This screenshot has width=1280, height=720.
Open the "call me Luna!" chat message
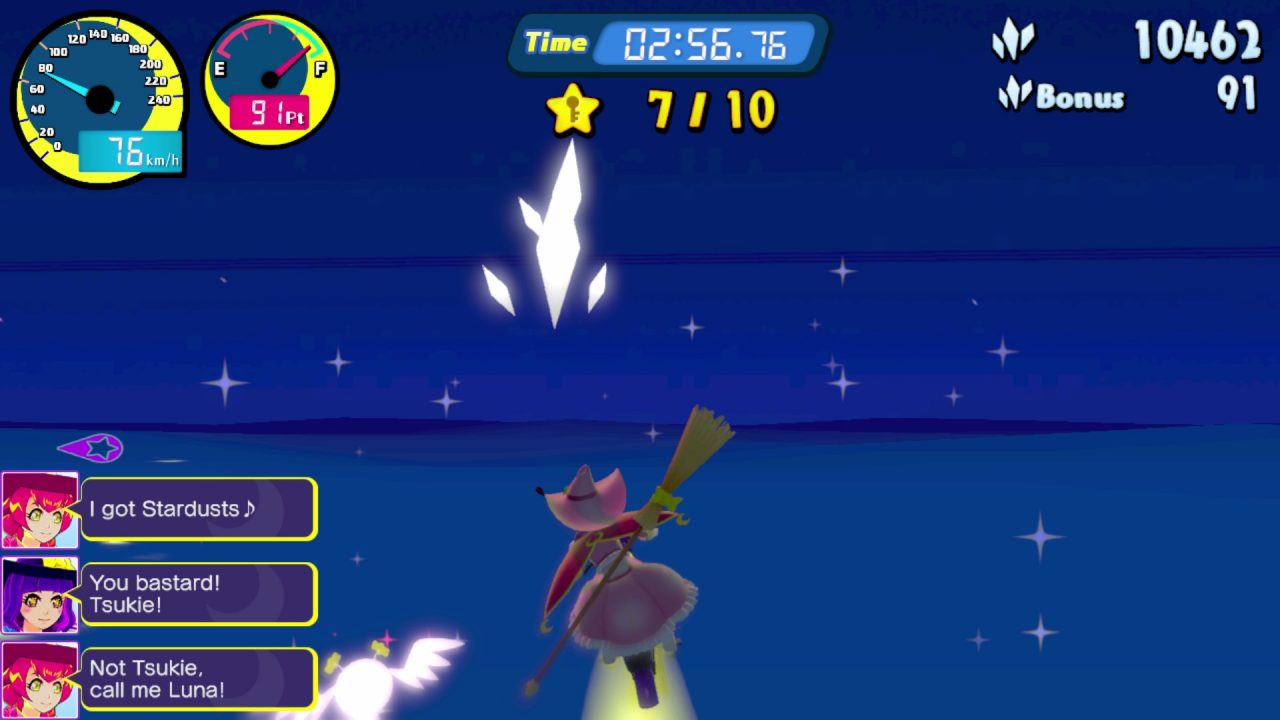coord(199,679)
